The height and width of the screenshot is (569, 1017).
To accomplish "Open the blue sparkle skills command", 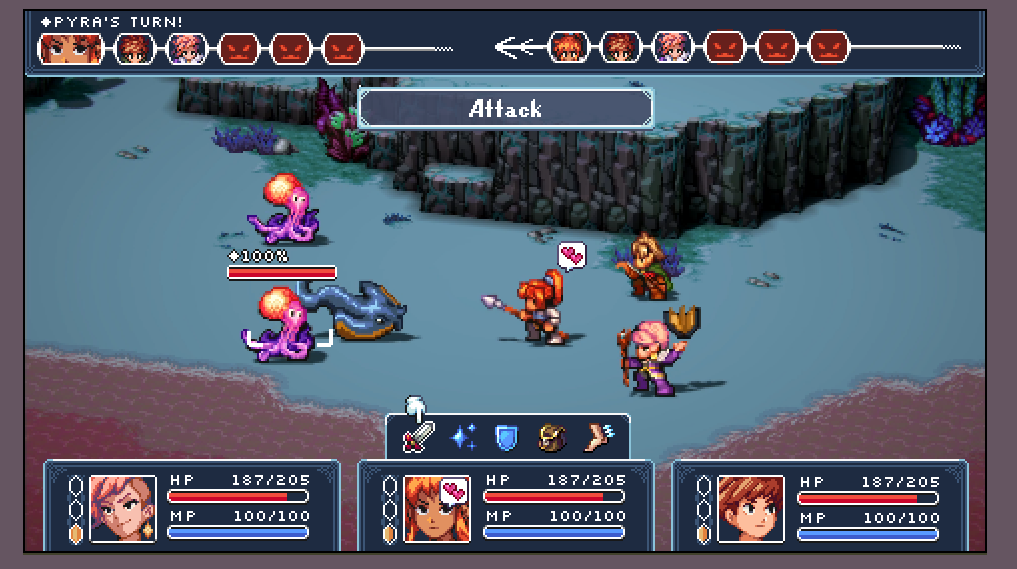I will [x=464, y=438].
